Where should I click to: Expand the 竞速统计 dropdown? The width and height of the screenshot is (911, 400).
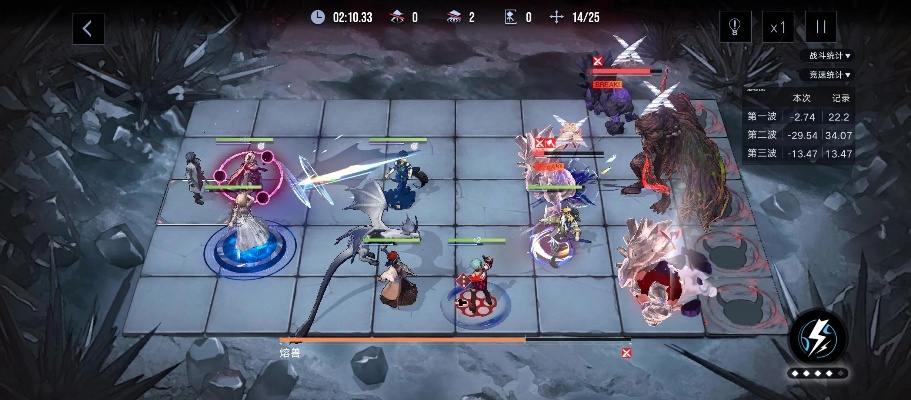click(x=830, y=74)
